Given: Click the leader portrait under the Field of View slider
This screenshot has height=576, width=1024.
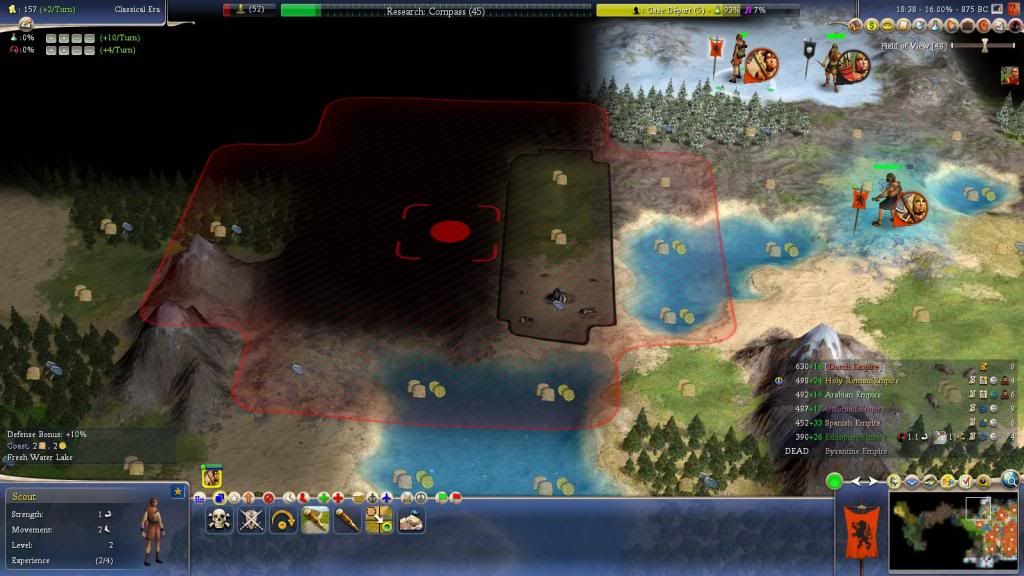Looking at the screenshot, I should 1011,75.
